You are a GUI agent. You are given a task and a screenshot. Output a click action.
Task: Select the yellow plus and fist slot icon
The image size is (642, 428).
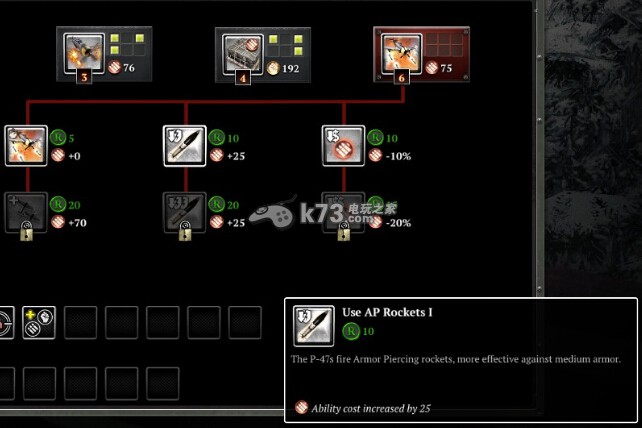pos(38,323)
